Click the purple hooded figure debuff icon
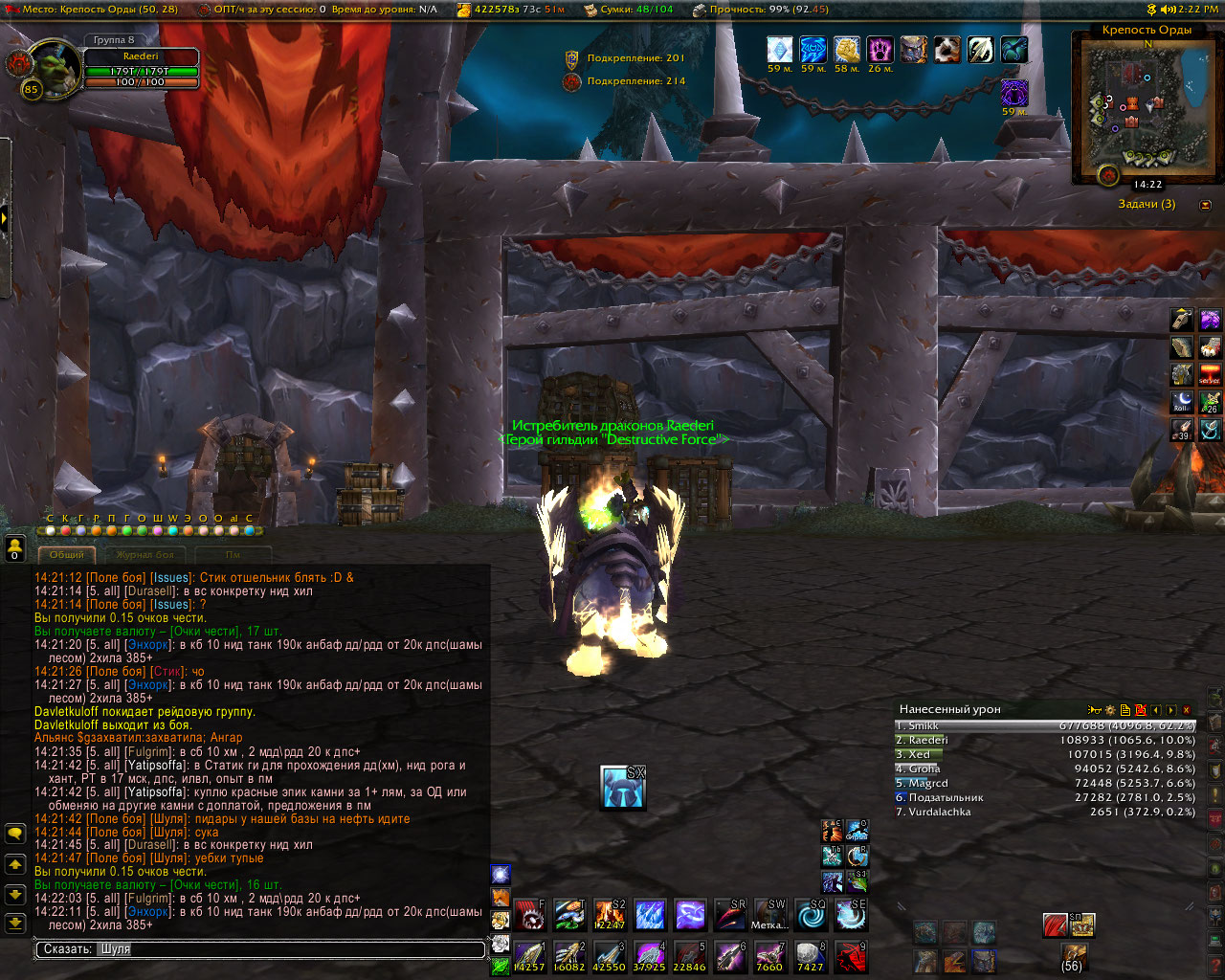 point(1013,93)
